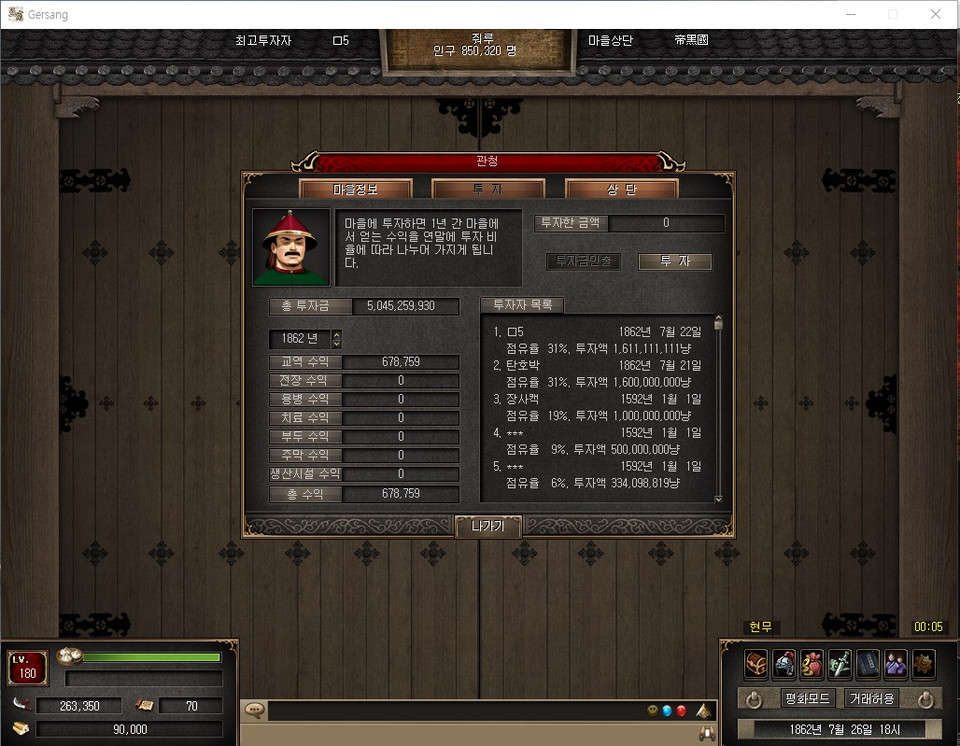Open settings with the gear icon
Viewport: 960px width, 746px height.
click(923, 663)
